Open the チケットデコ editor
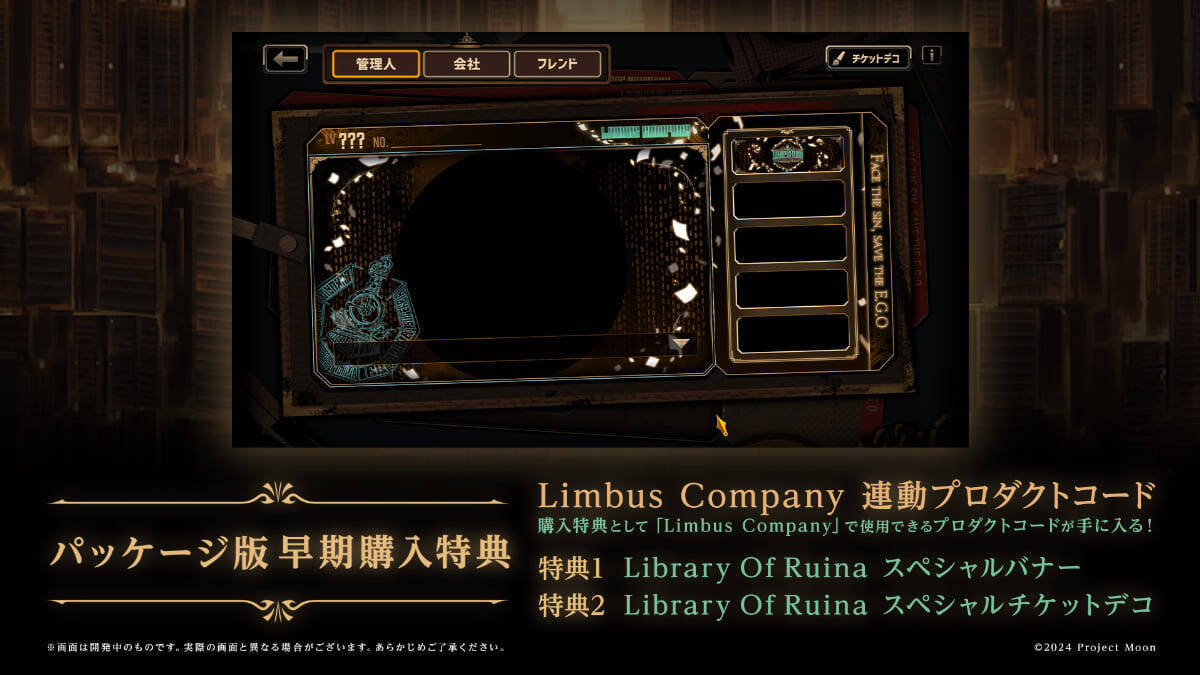 click(x=868, y=58)
